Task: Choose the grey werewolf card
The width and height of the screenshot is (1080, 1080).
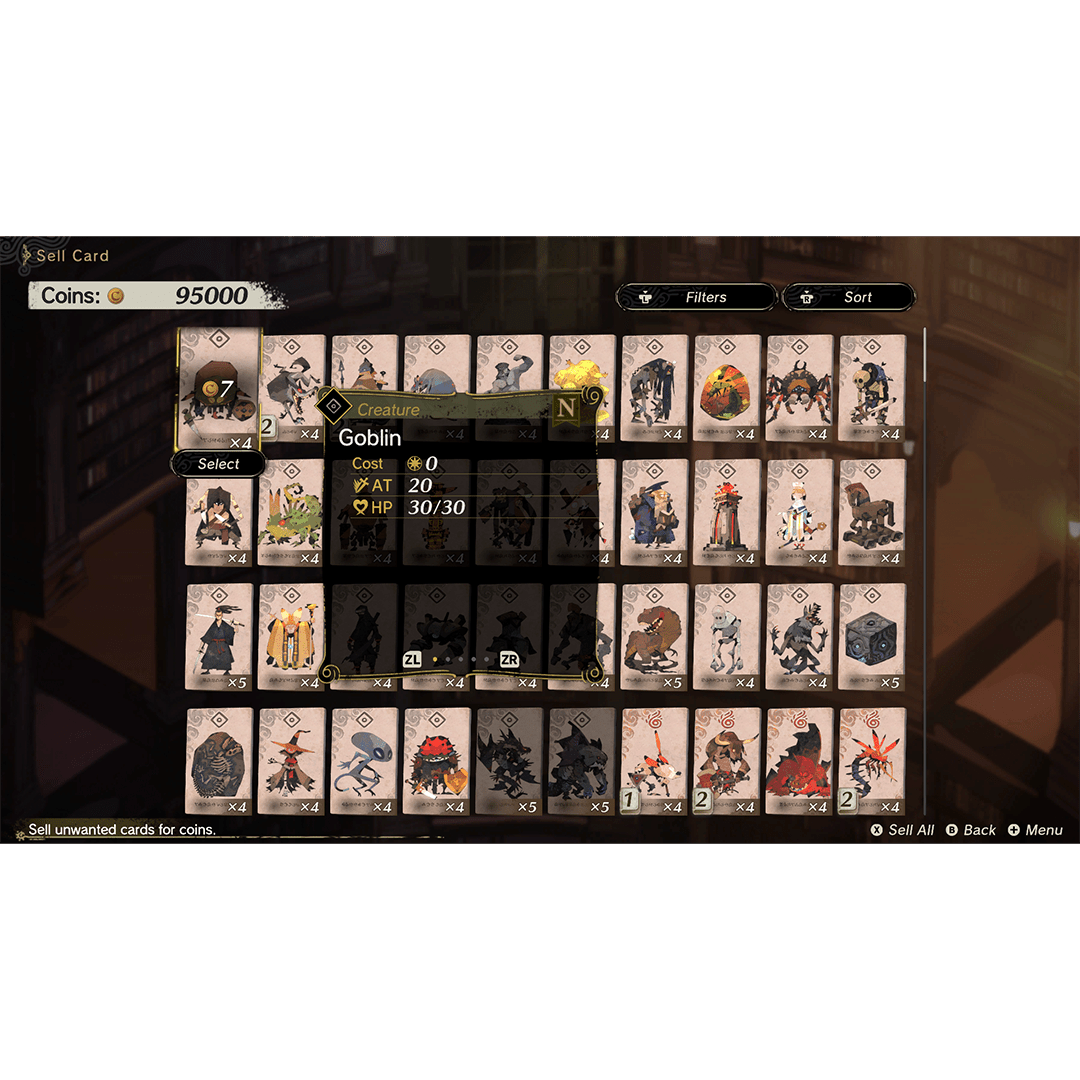Action: coord(799,637)
